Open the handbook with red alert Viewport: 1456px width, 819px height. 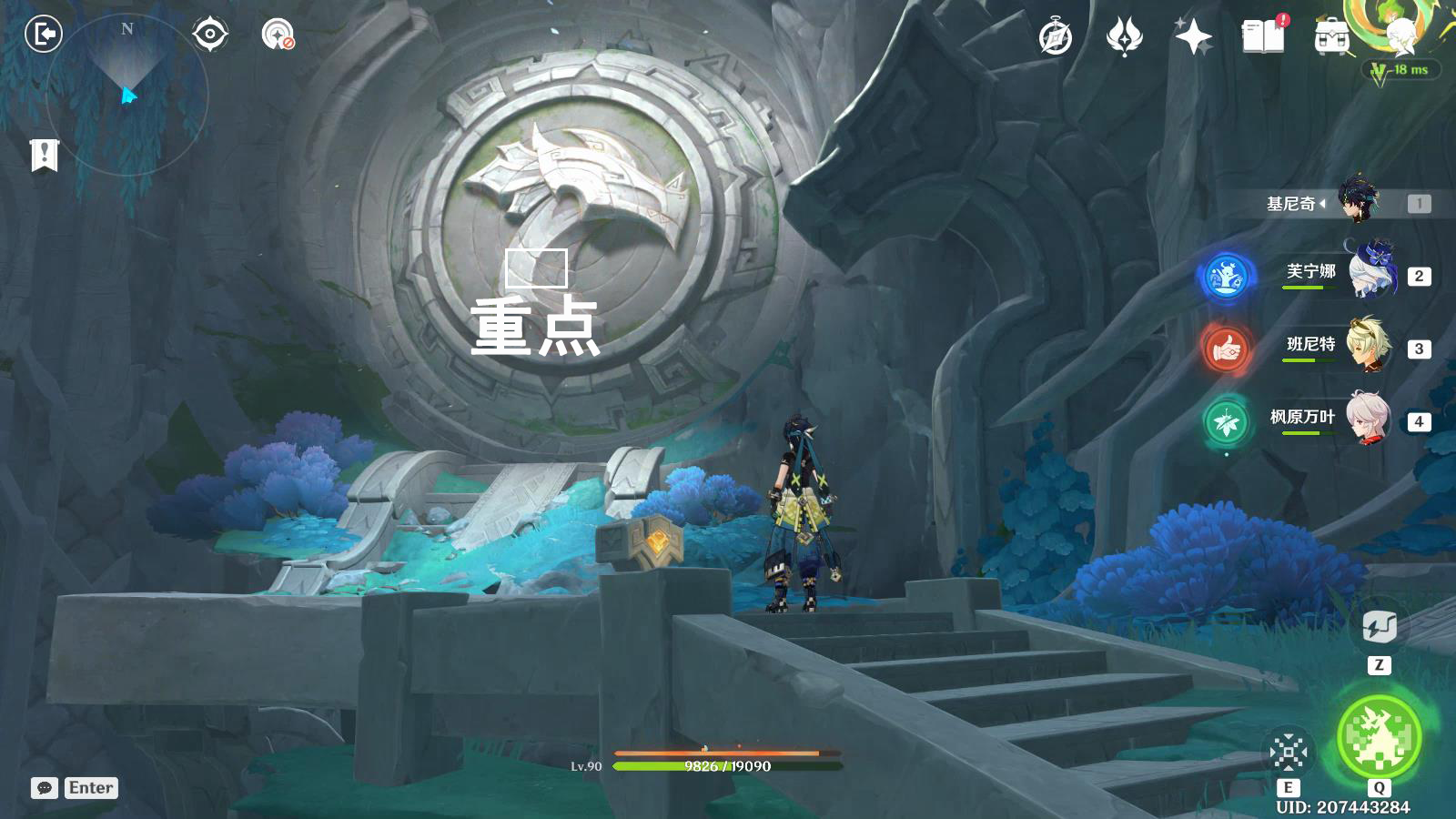(1263, 36)
